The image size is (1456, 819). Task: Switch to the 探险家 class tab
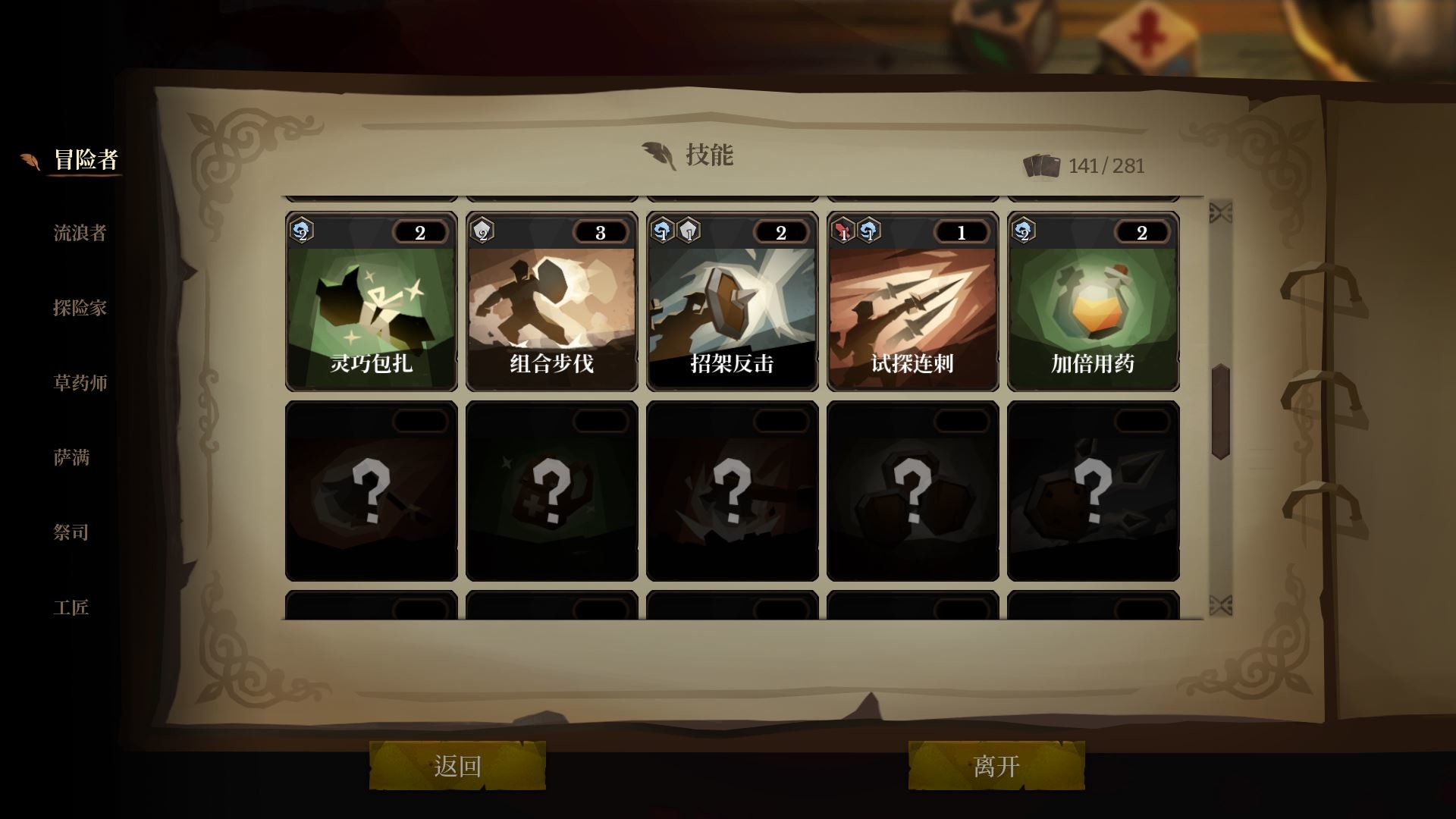coord(80,309)
